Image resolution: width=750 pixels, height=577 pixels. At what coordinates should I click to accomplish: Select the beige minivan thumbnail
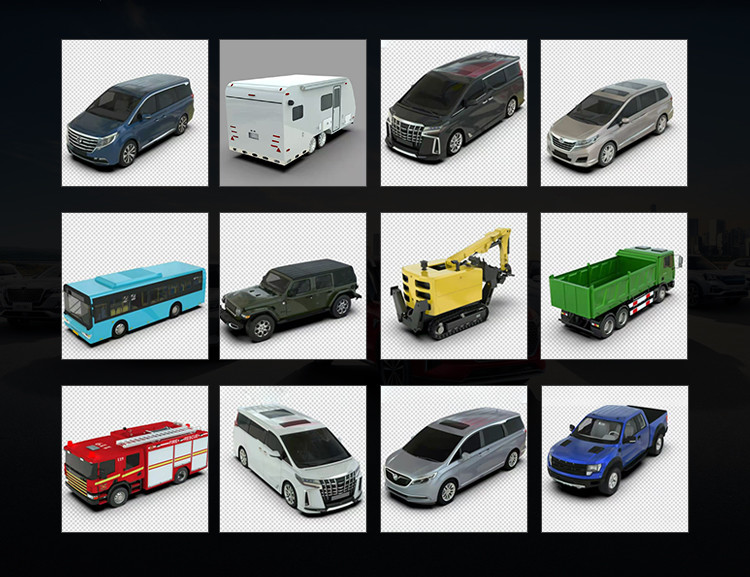[614, 113]
